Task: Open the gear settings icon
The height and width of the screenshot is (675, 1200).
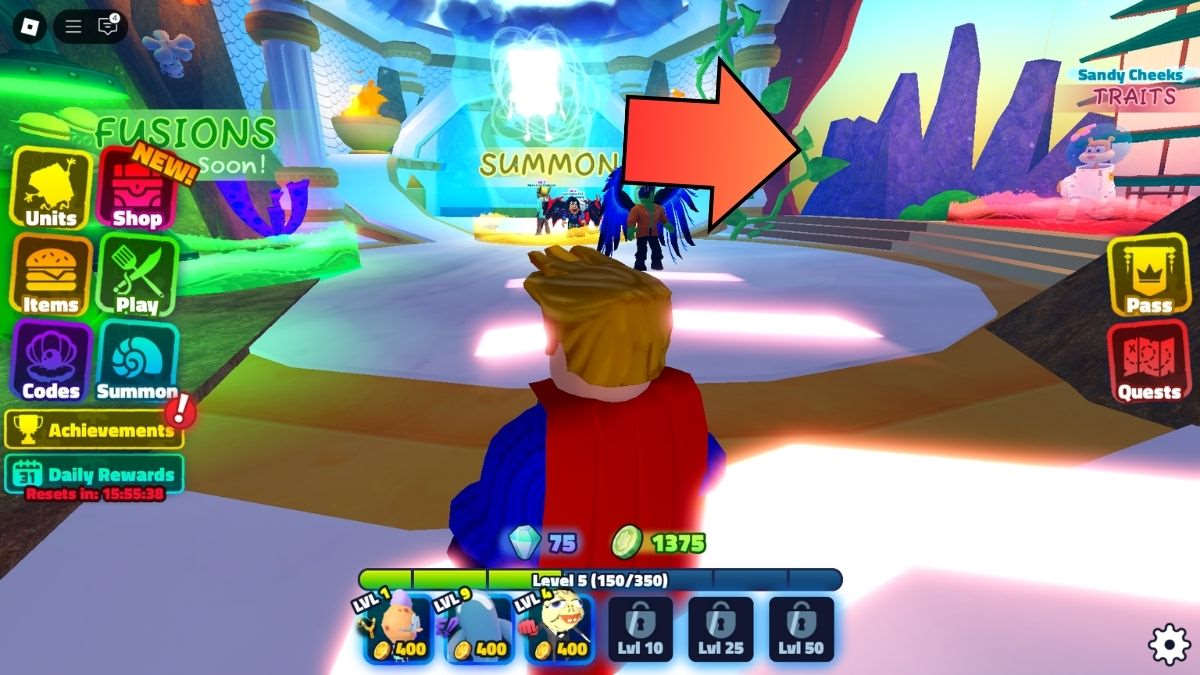Action: (x=1168, y=644)
